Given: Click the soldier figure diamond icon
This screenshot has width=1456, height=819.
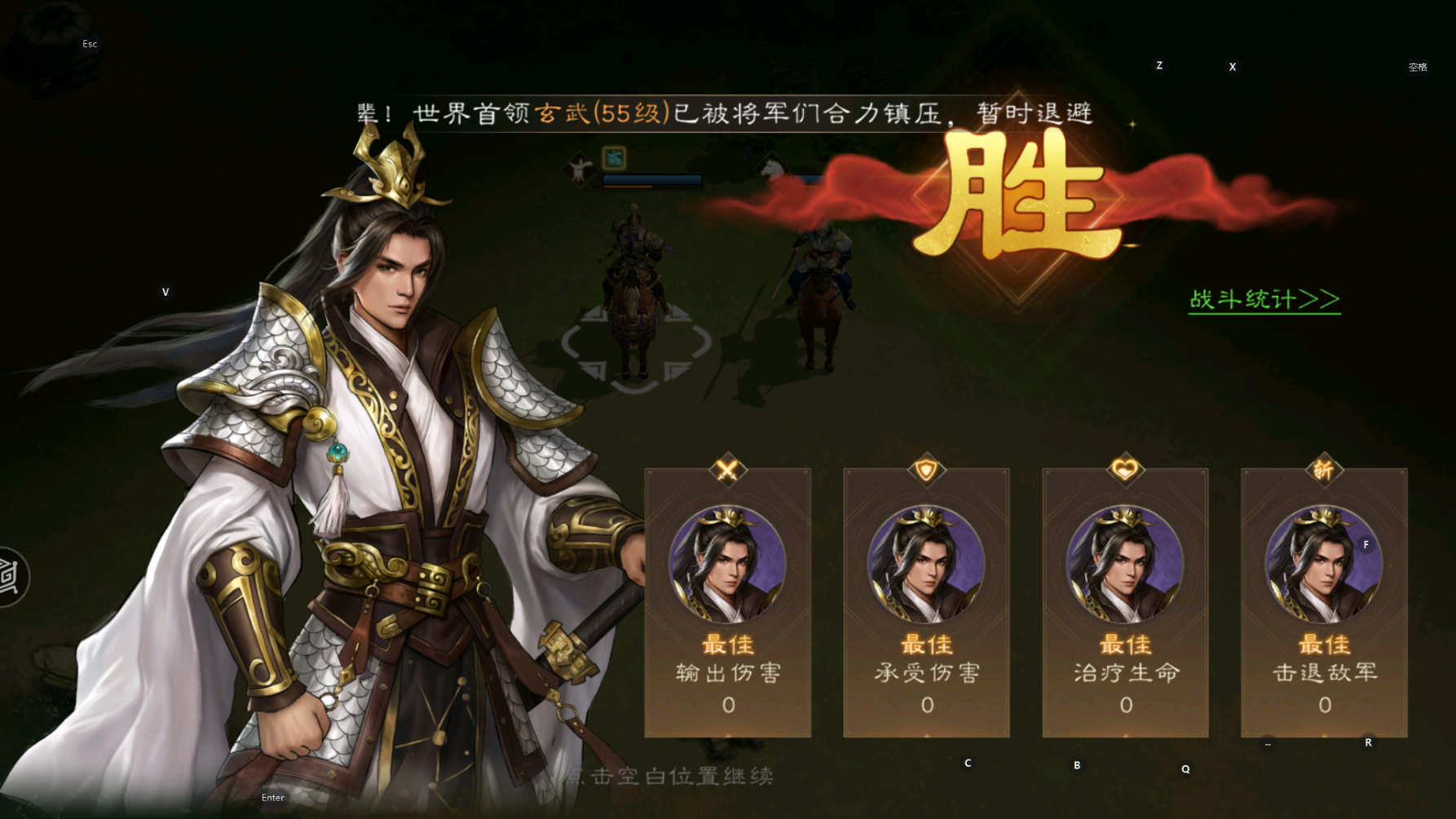Looking at the screenshot, I should click(581, 170).
